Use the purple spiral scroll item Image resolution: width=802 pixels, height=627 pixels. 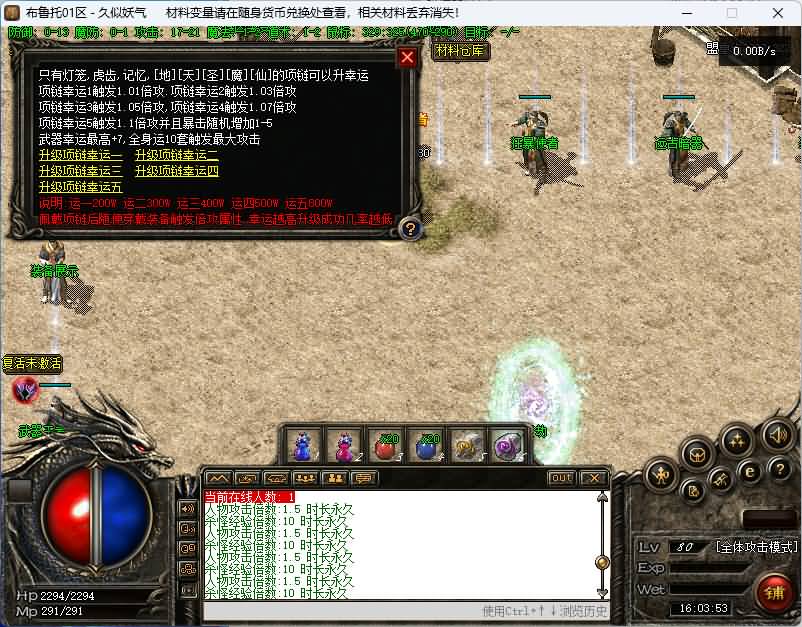pyautogui.click(x=507, y=445)
